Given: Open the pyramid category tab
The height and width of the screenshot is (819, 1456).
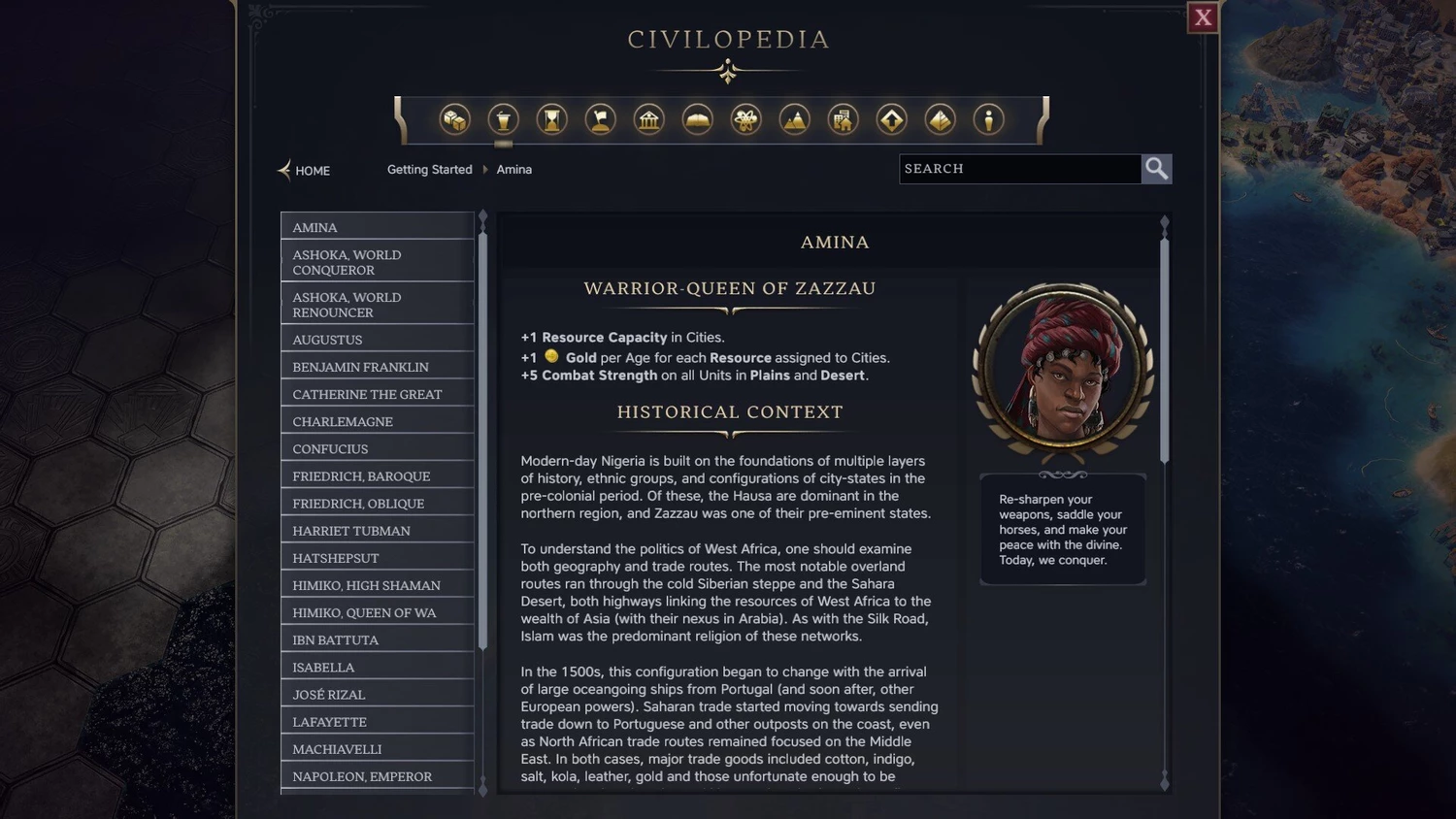Looking at the screenshot, I should [x=940, y=120].
